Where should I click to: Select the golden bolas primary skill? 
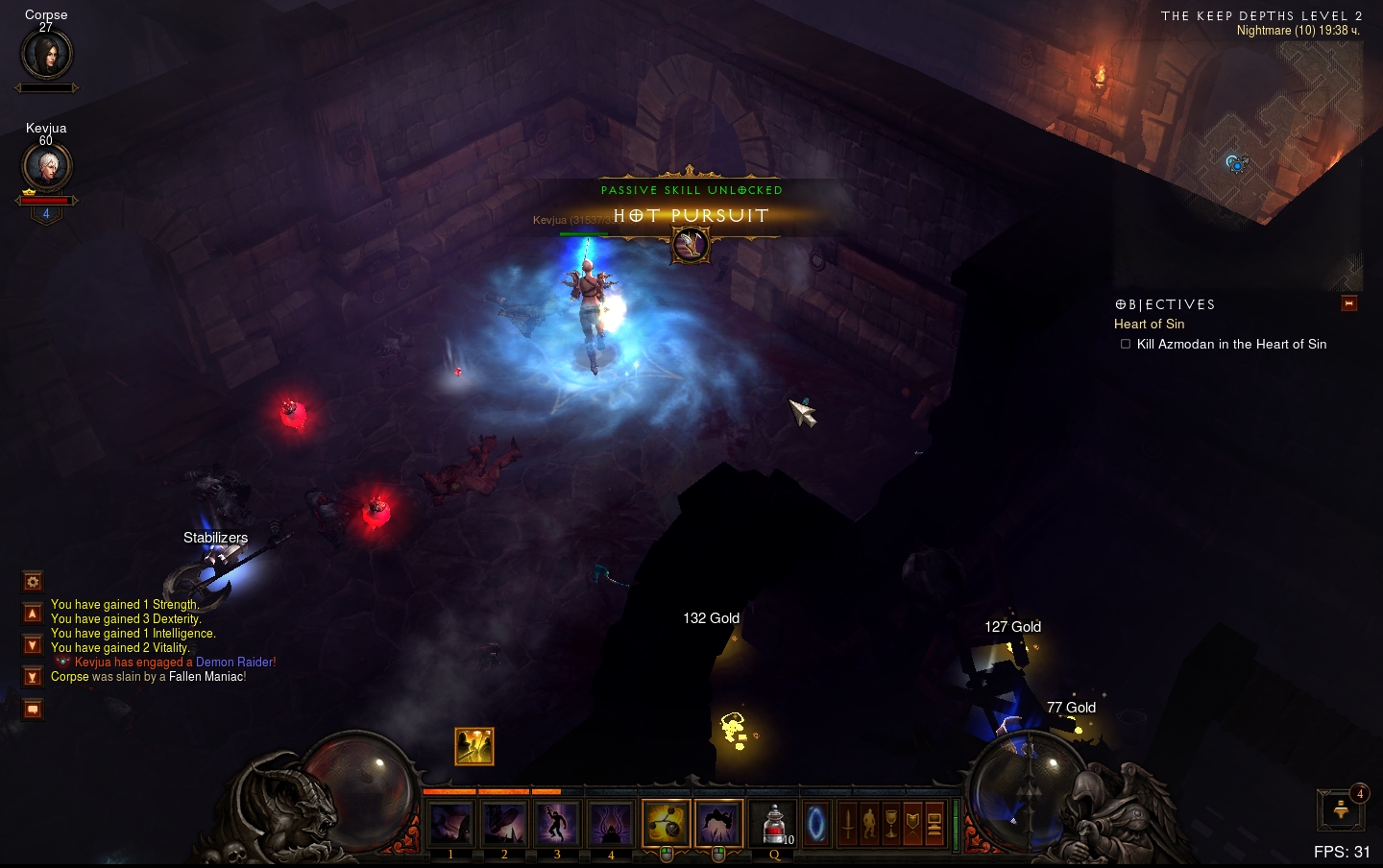(x=666, y=823)
